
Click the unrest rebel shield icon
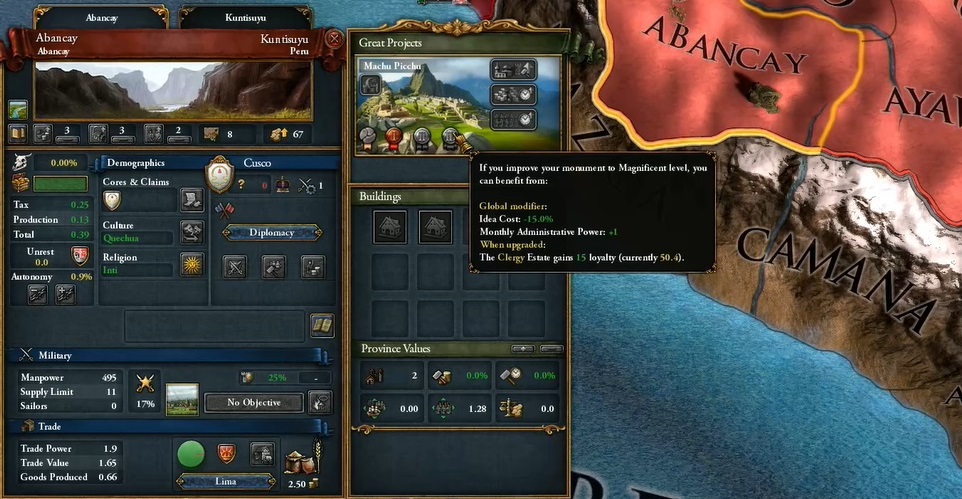pos(80,255)
